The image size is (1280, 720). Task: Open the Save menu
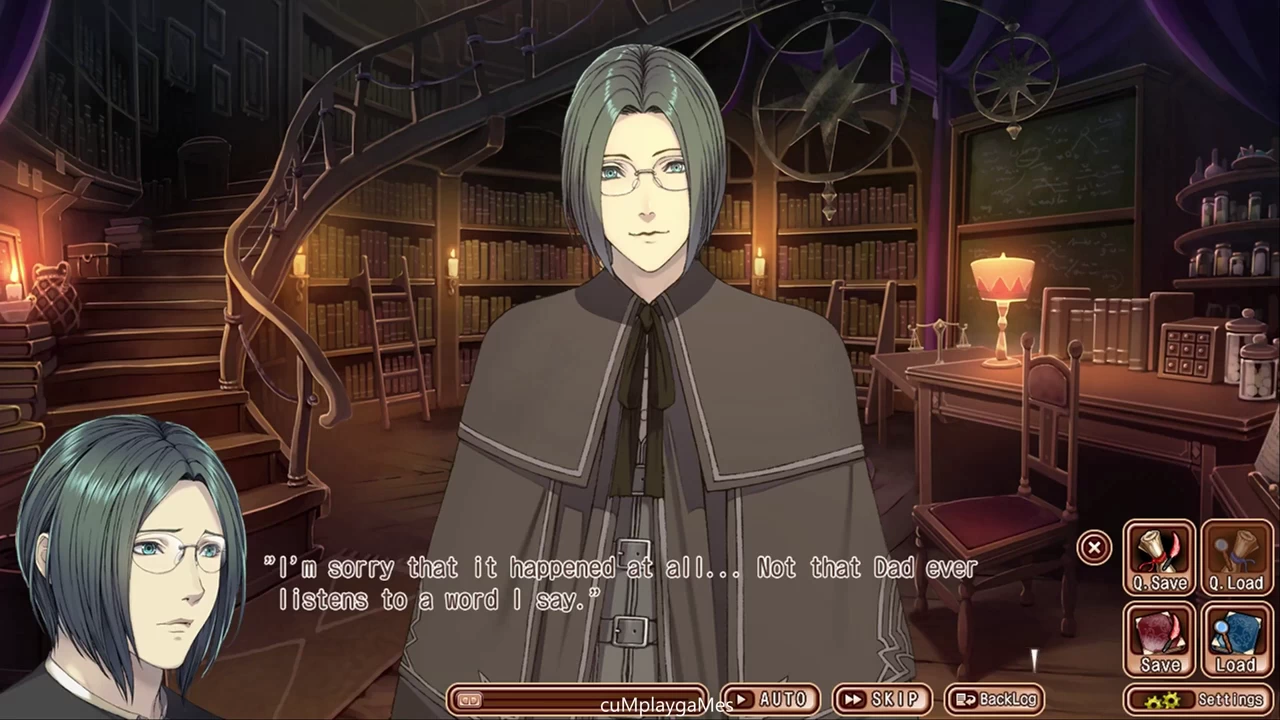1159,639
